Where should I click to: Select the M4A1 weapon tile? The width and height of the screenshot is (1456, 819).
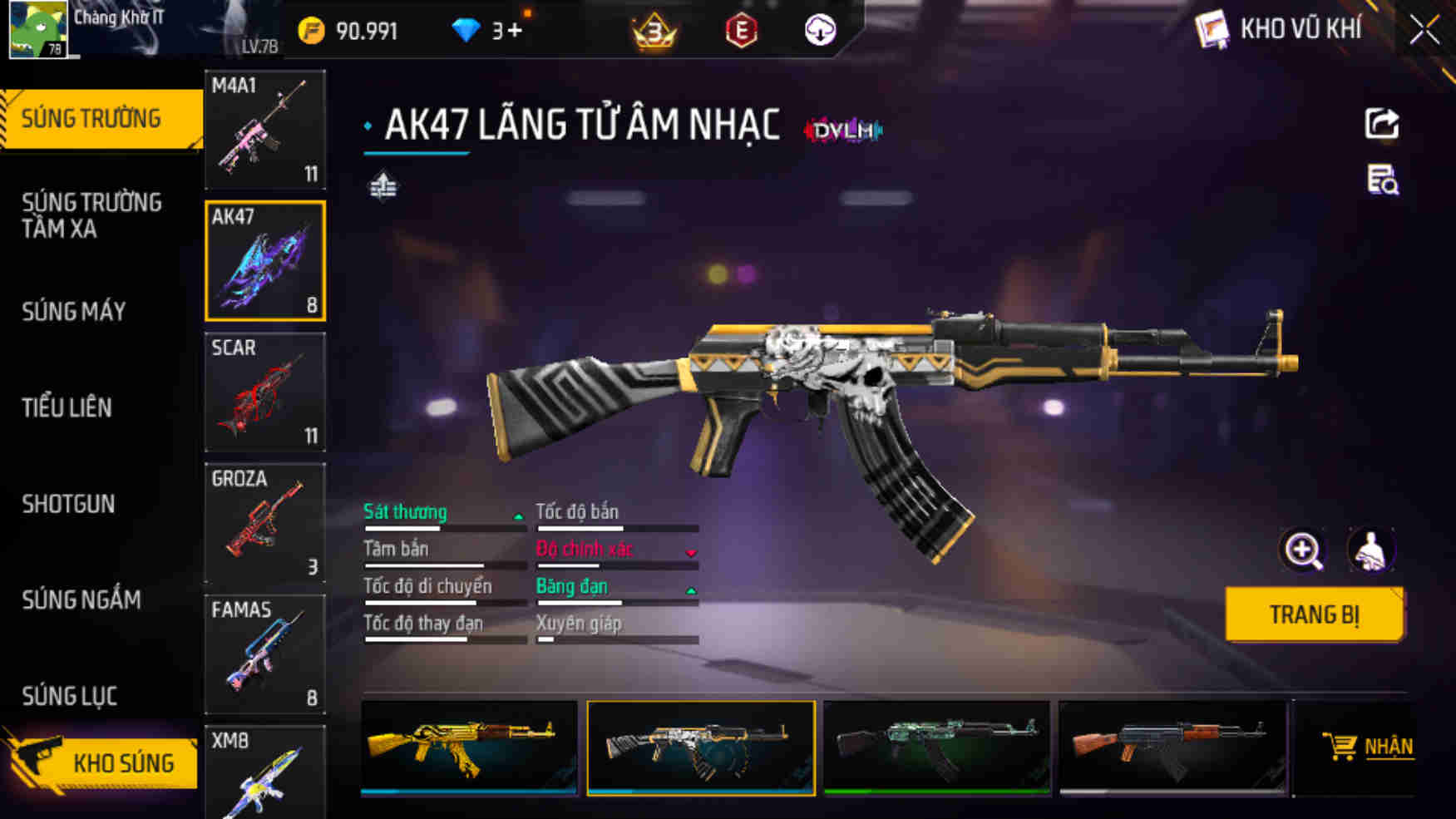[265, 130]
